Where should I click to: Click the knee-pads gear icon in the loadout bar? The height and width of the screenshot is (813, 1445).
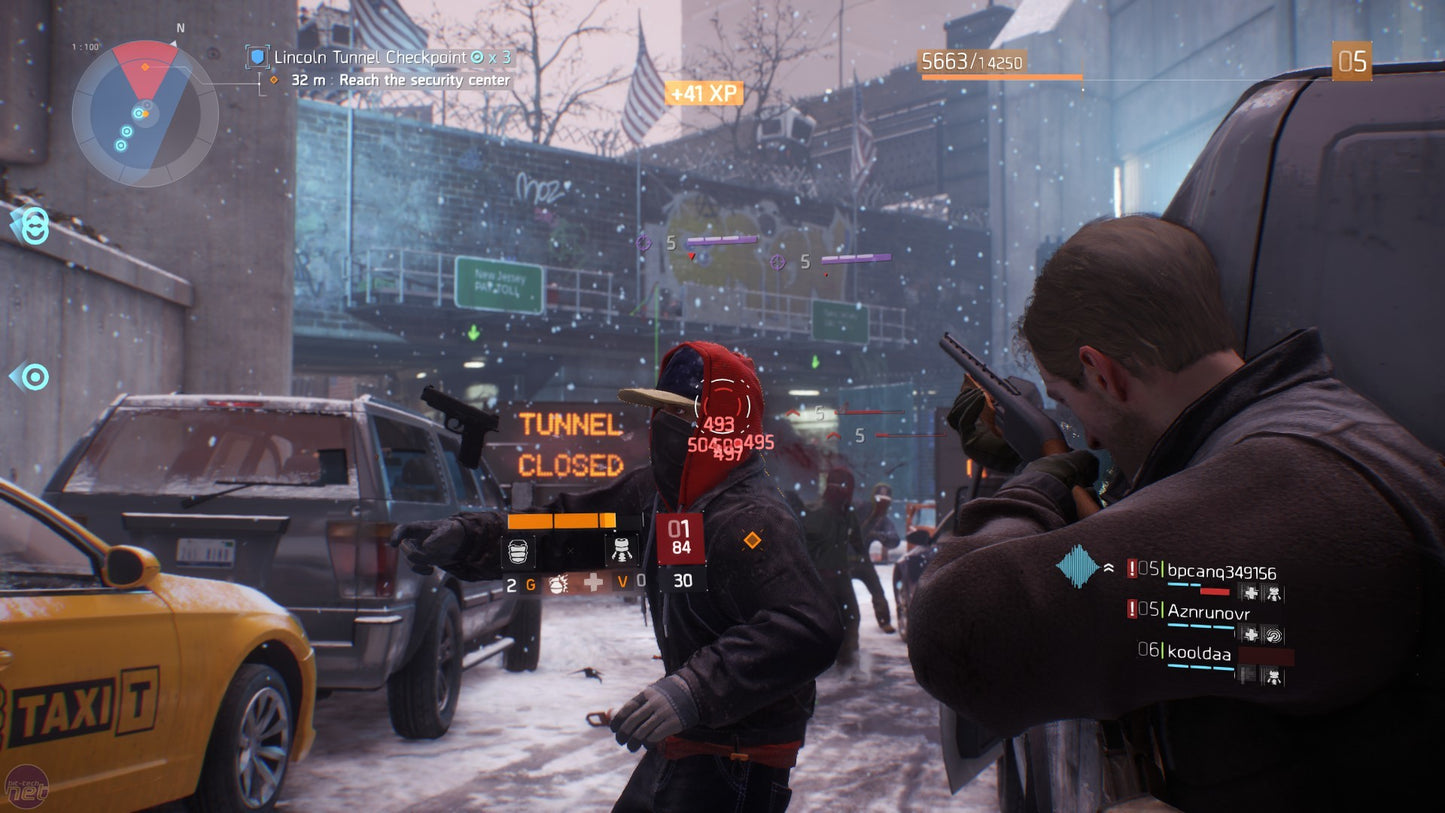point(622,550)
